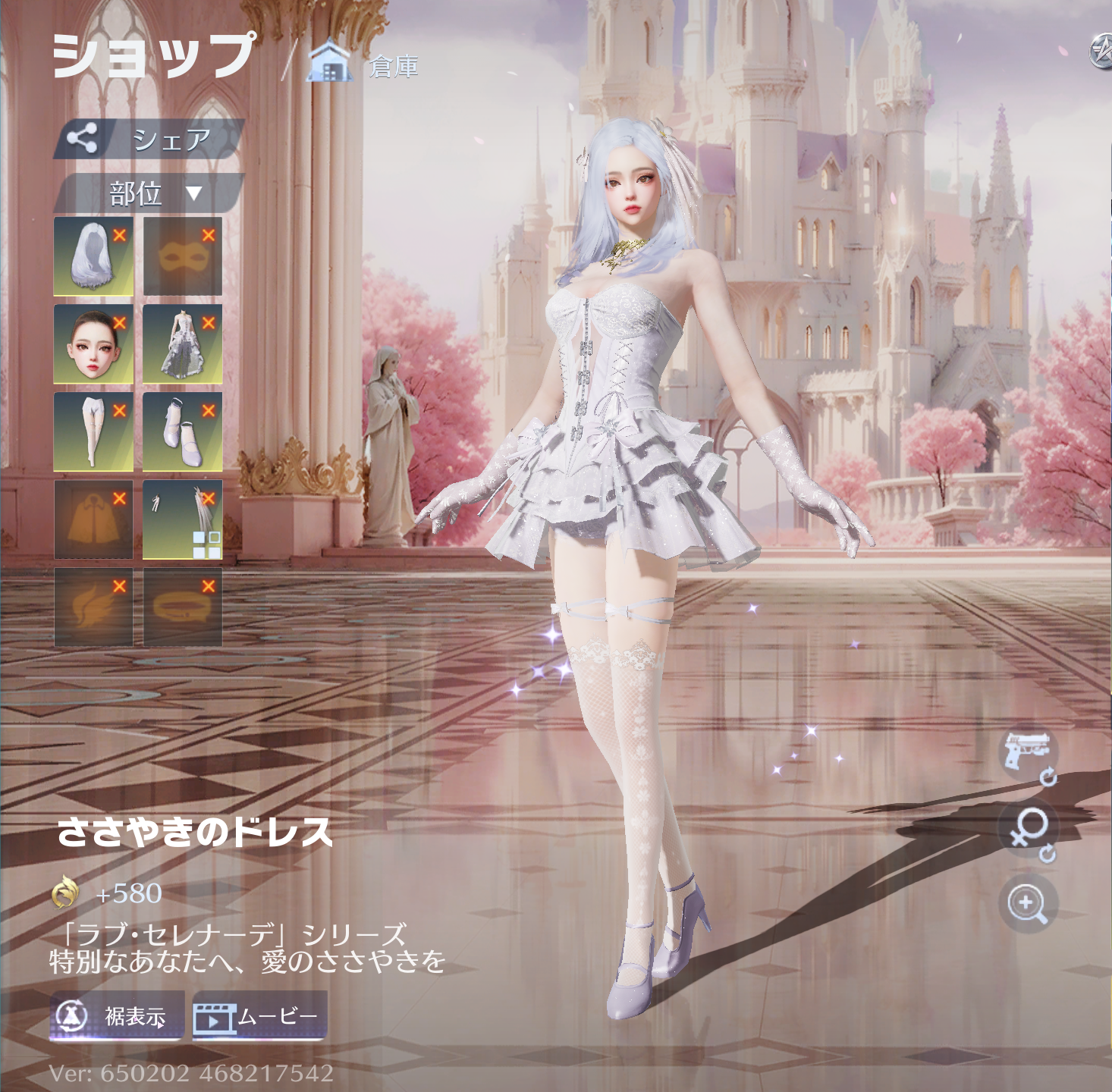Switch the character gender icon
The height and width of the screenshot is (1092, 1112).
[x=1028, y=831]
